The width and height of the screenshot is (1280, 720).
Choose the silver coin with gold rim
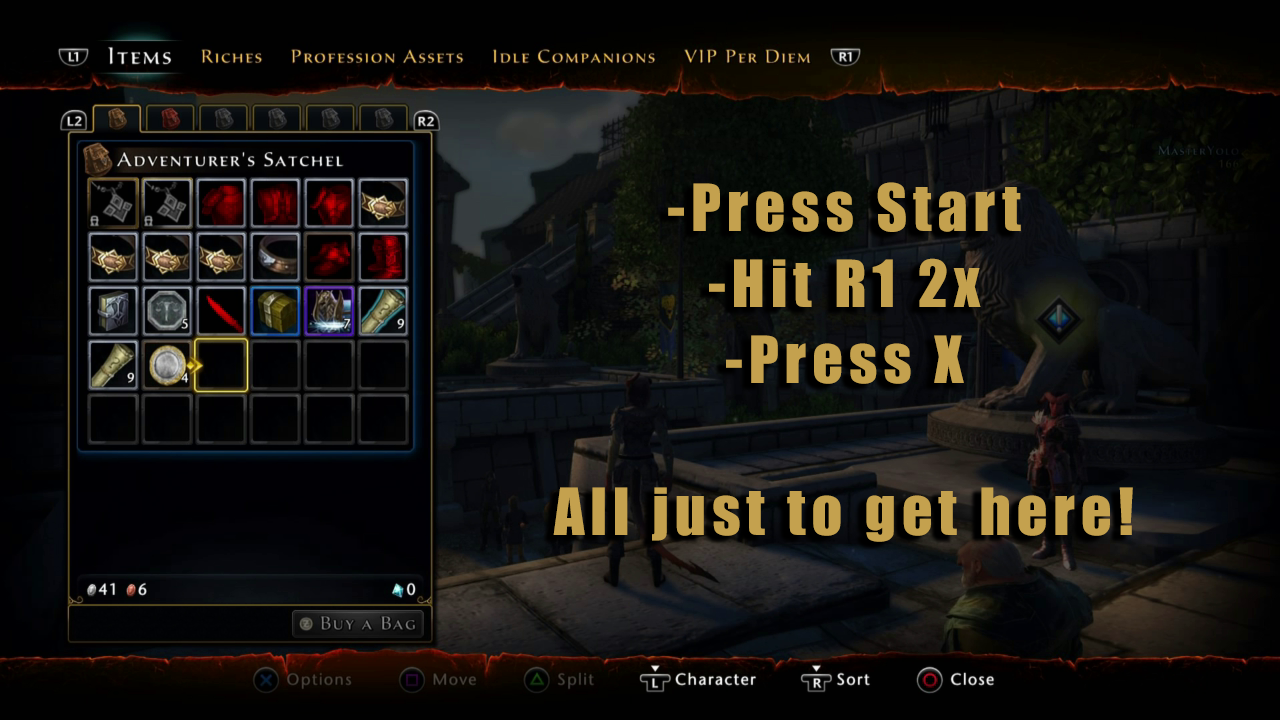pyautogui.click(x=167, y=365)
